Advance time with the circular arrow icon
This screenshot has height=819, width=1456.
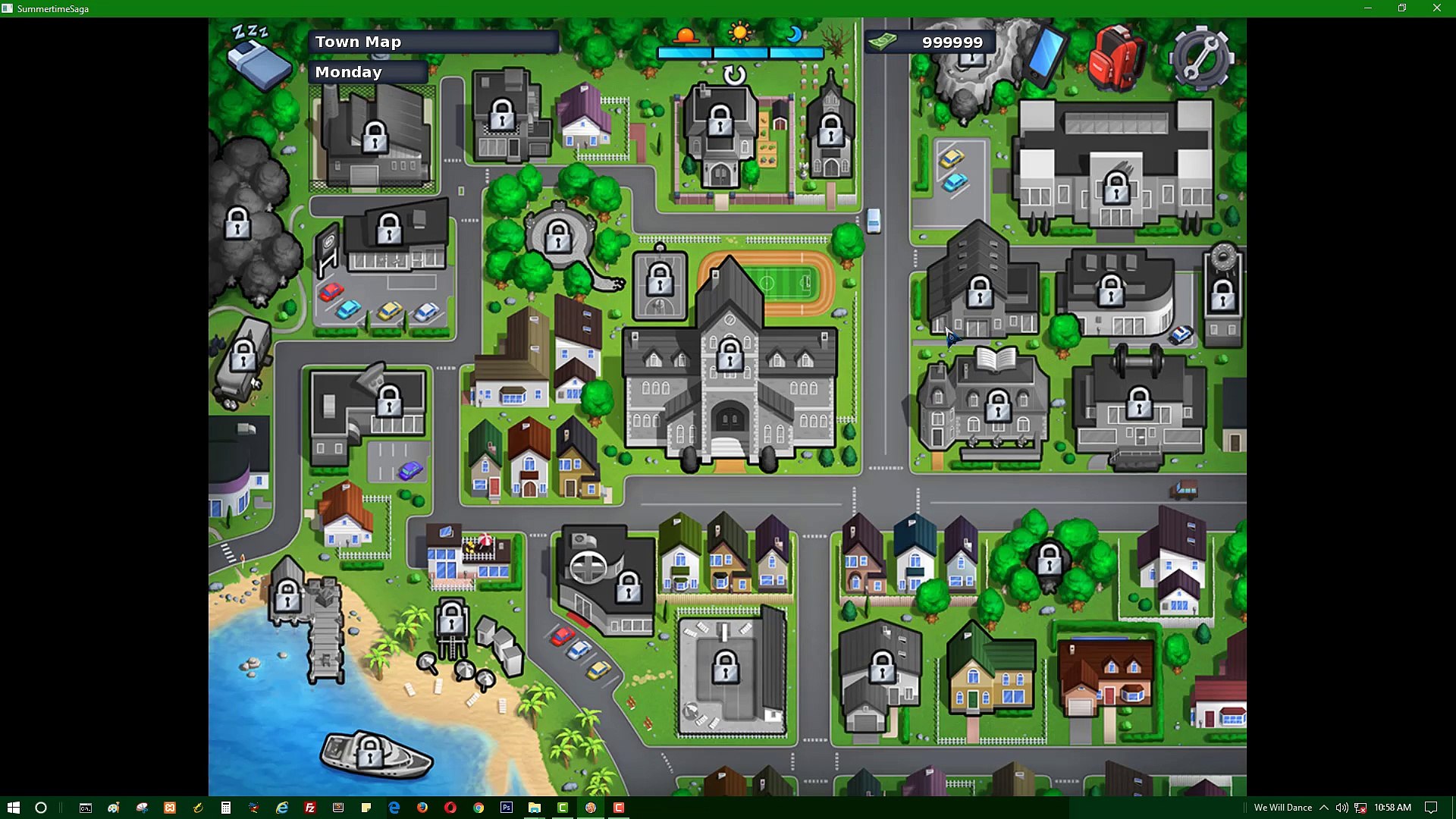tap(734, 74)
